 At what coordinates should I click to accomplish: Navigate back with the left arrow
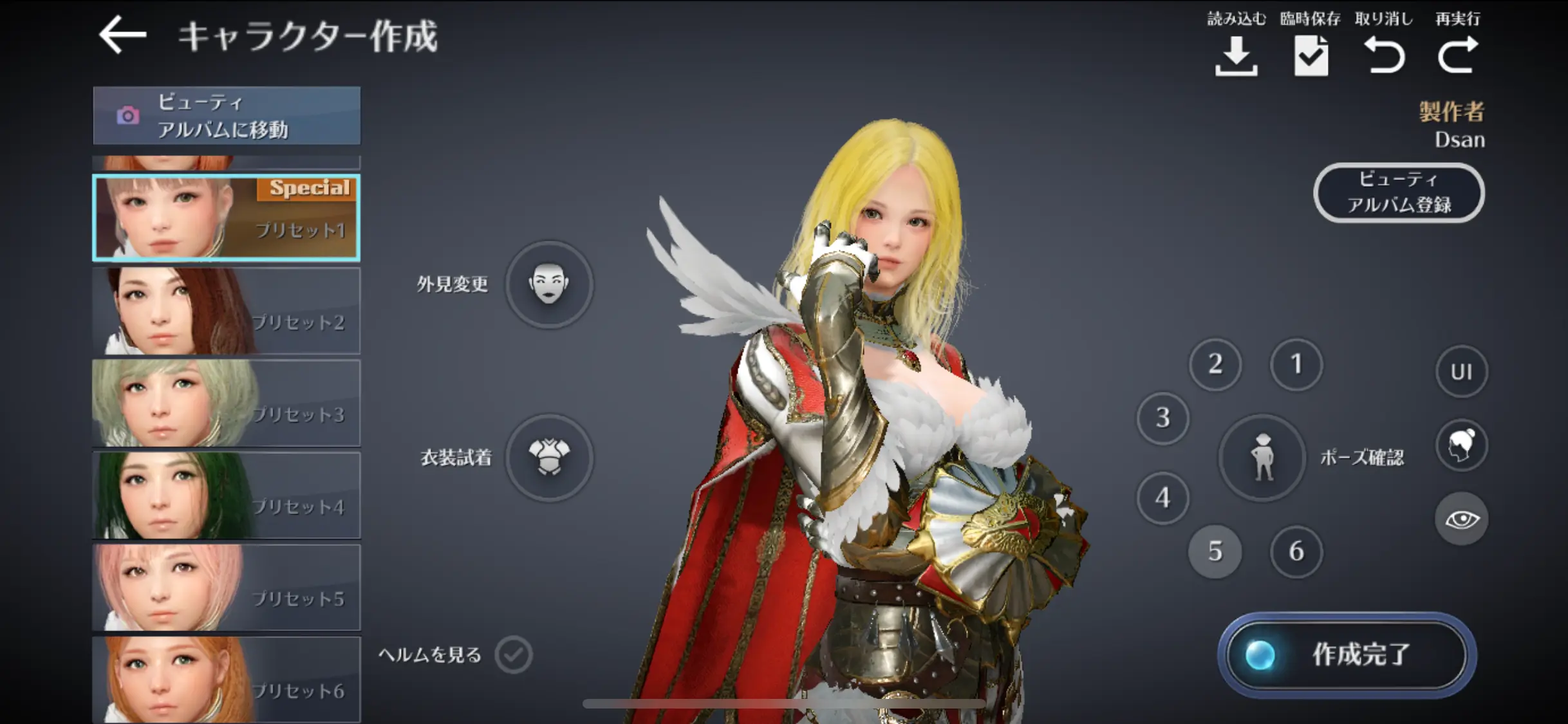[x=122, y=34]
